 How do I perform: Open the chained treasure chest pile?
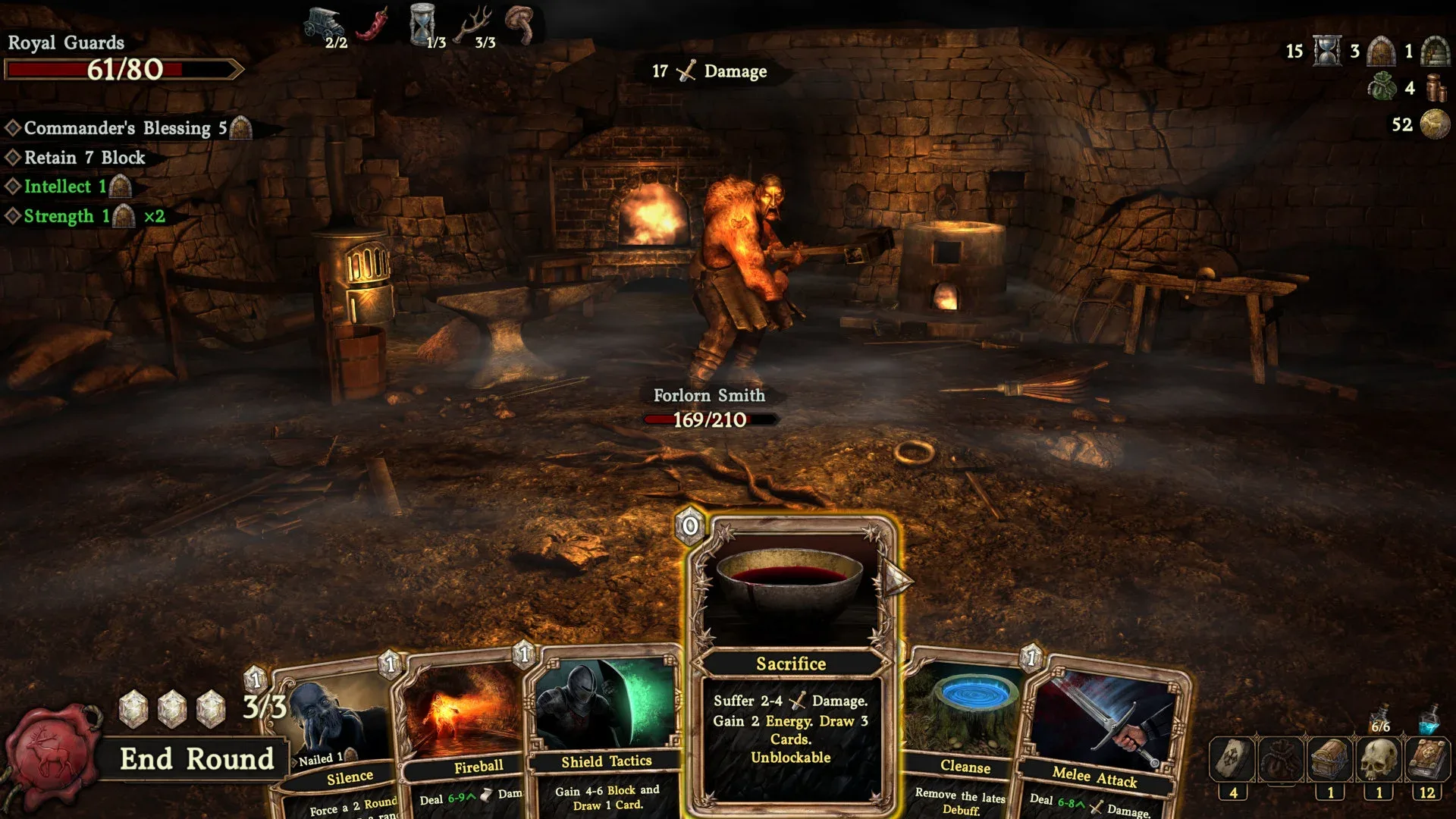(x=1330, y=759)
